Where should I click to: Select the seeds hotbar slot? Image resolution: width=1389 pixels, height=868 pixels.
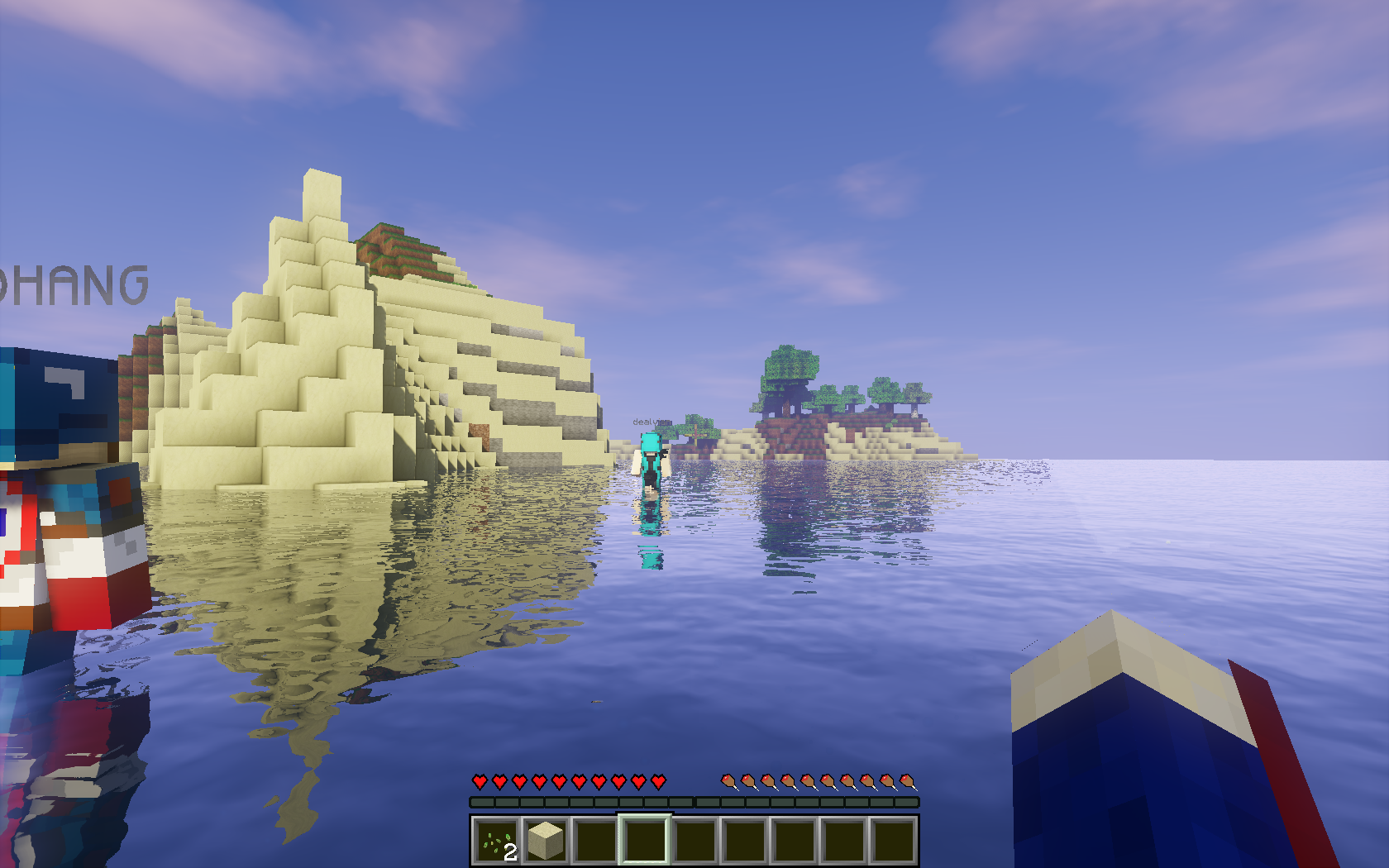coord(497,841)
